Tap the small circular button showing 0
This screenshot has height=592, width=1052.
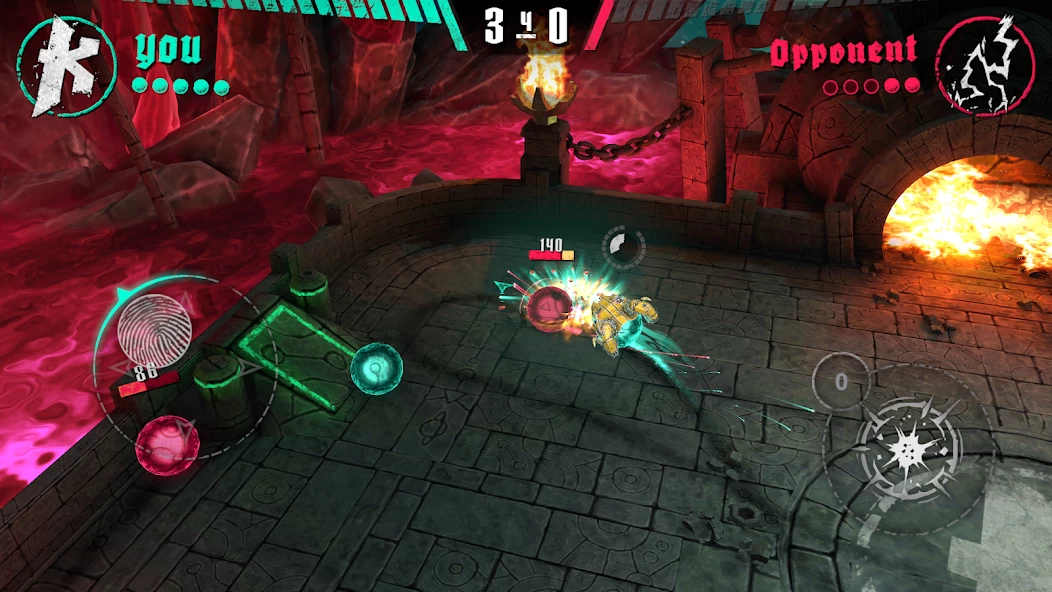tap(841, 381)
